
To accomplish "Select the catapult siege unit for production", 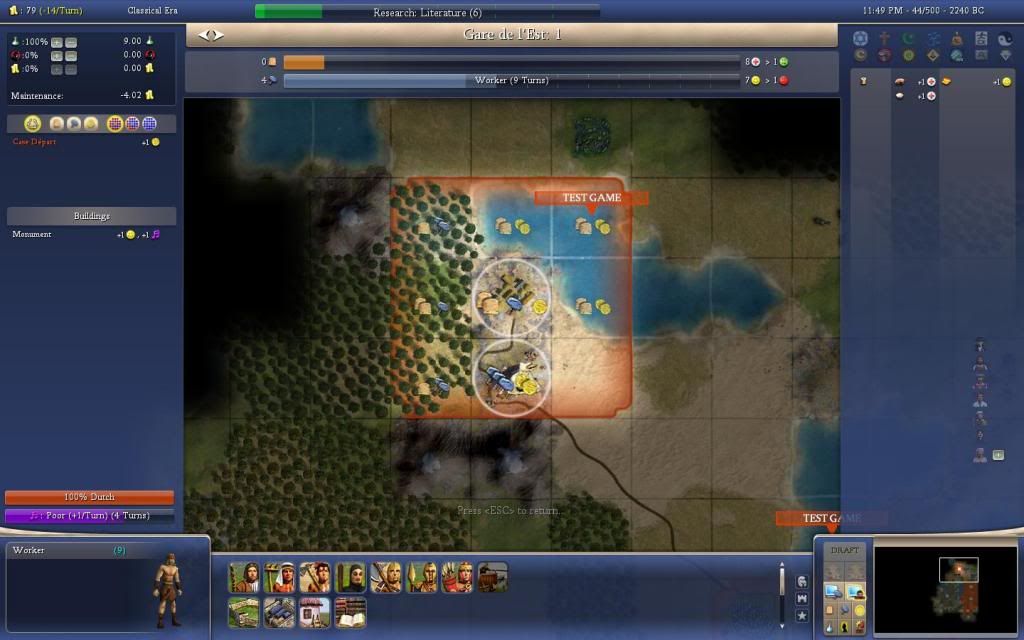I will coord(493,577).
